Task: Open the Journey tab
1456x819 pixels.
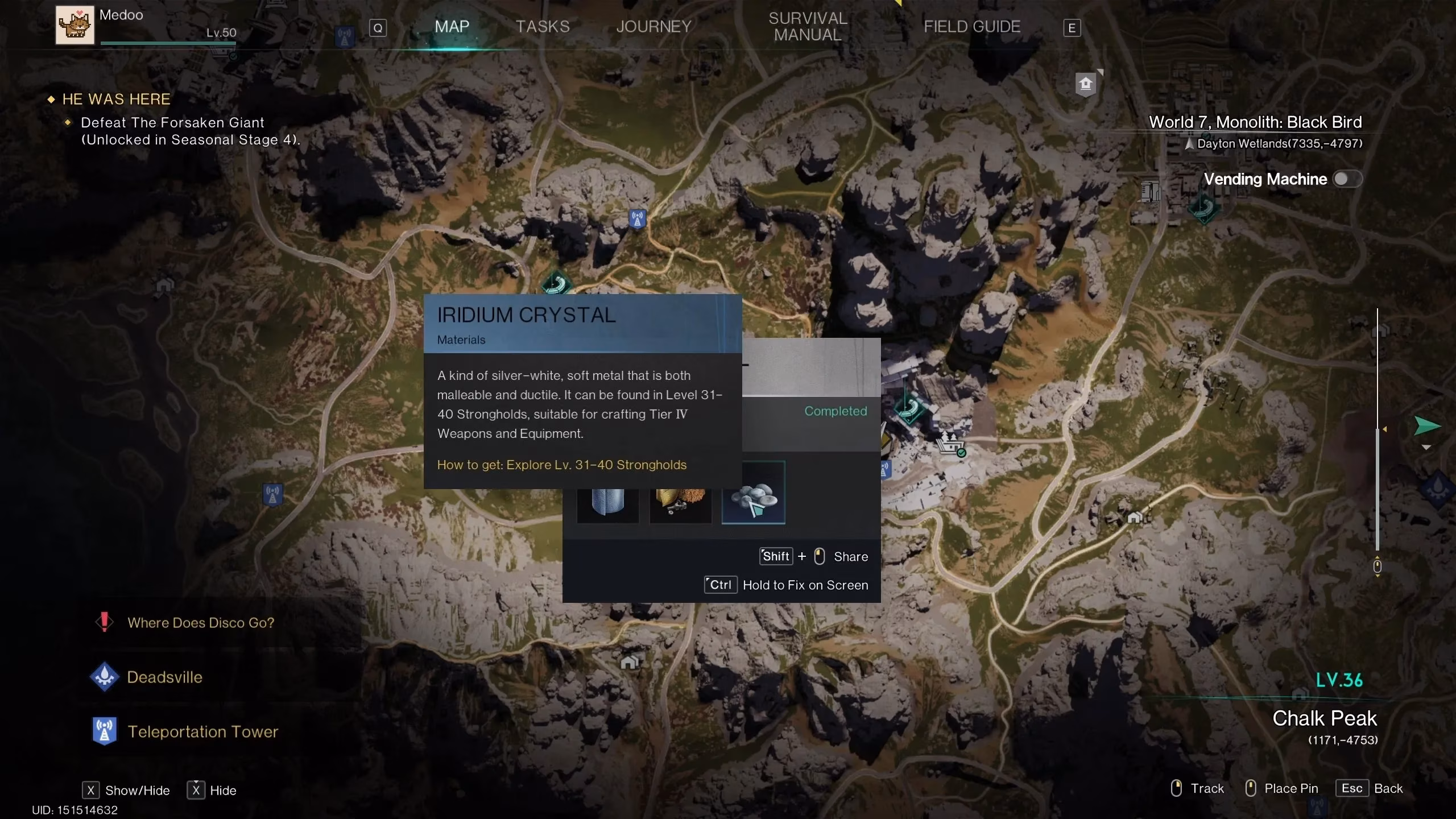Action: [x=653, y=27]
